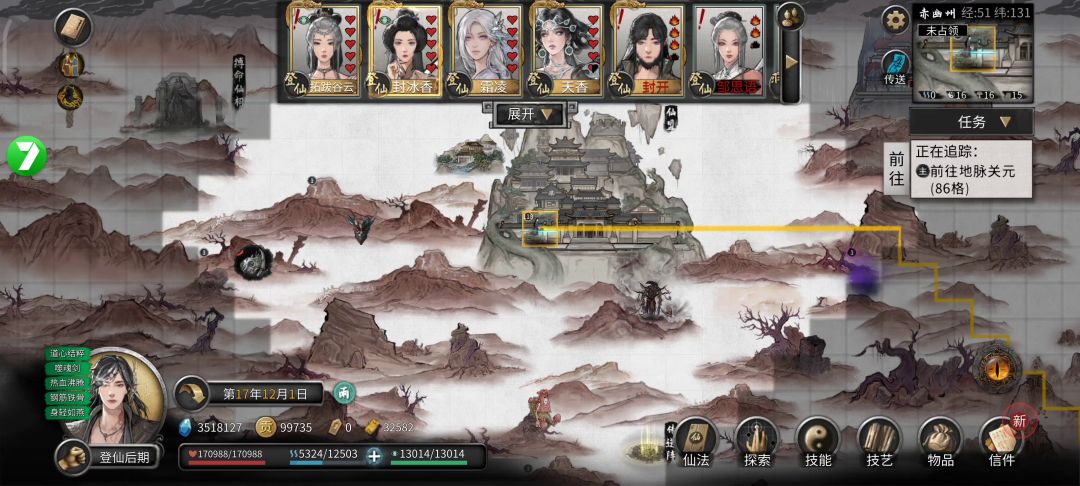Show more characters with the roster arrow

pyautogui.click(x=791, y=62)
